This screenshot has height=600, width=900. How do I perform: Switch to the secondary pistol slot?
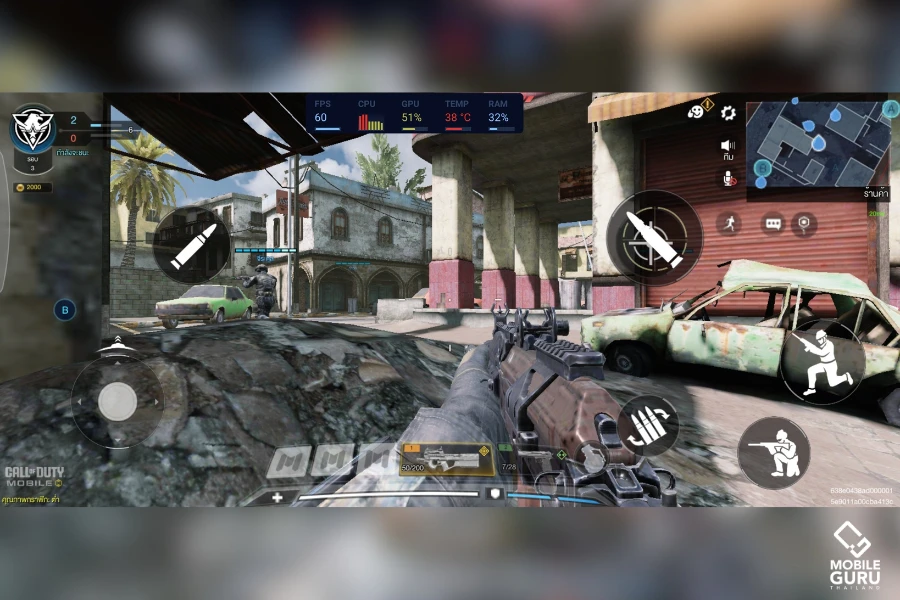[530, 459]
